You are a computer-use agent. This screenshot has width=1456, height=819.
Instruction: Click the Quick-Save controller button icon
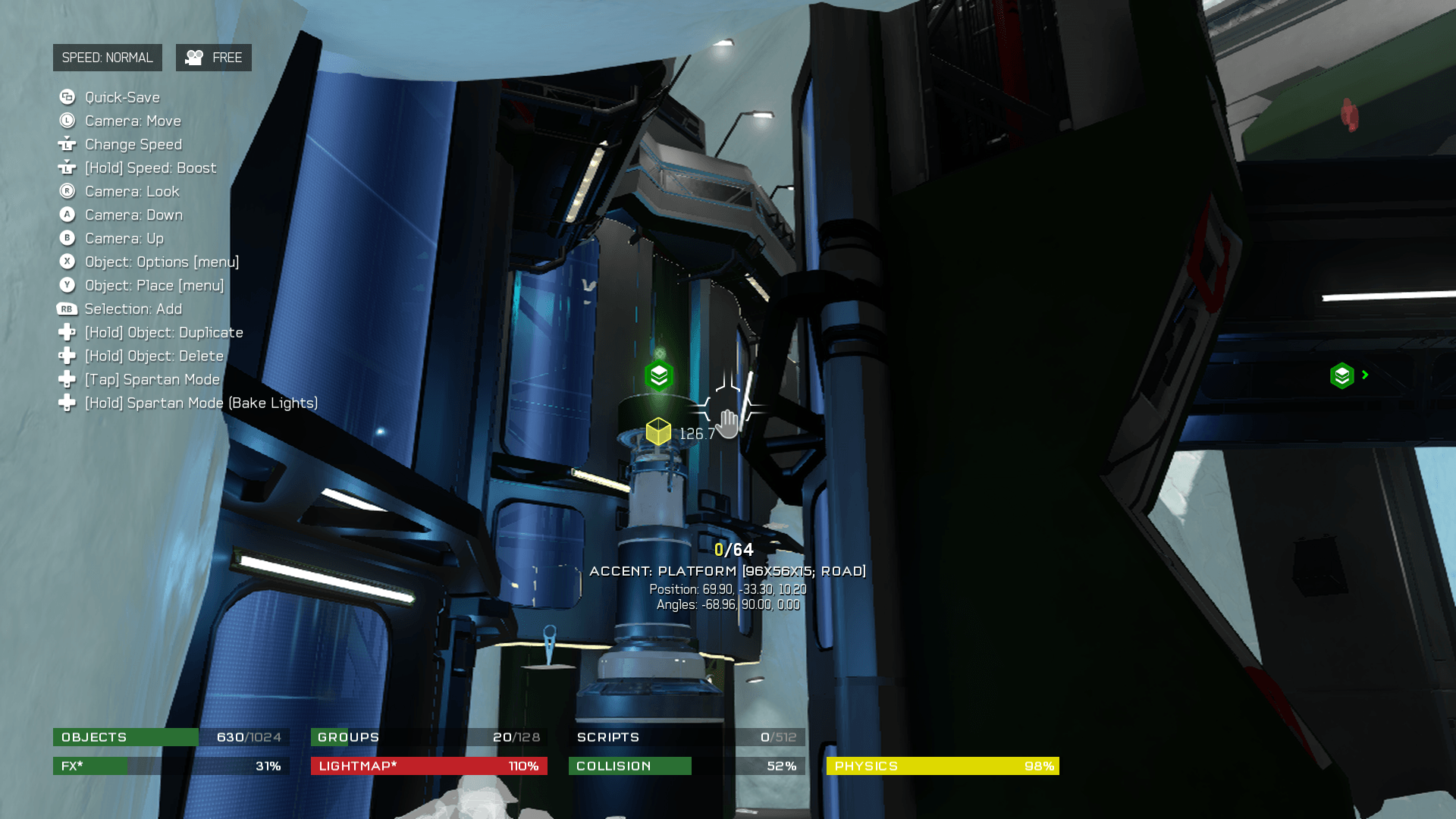(x=67, y=97)
